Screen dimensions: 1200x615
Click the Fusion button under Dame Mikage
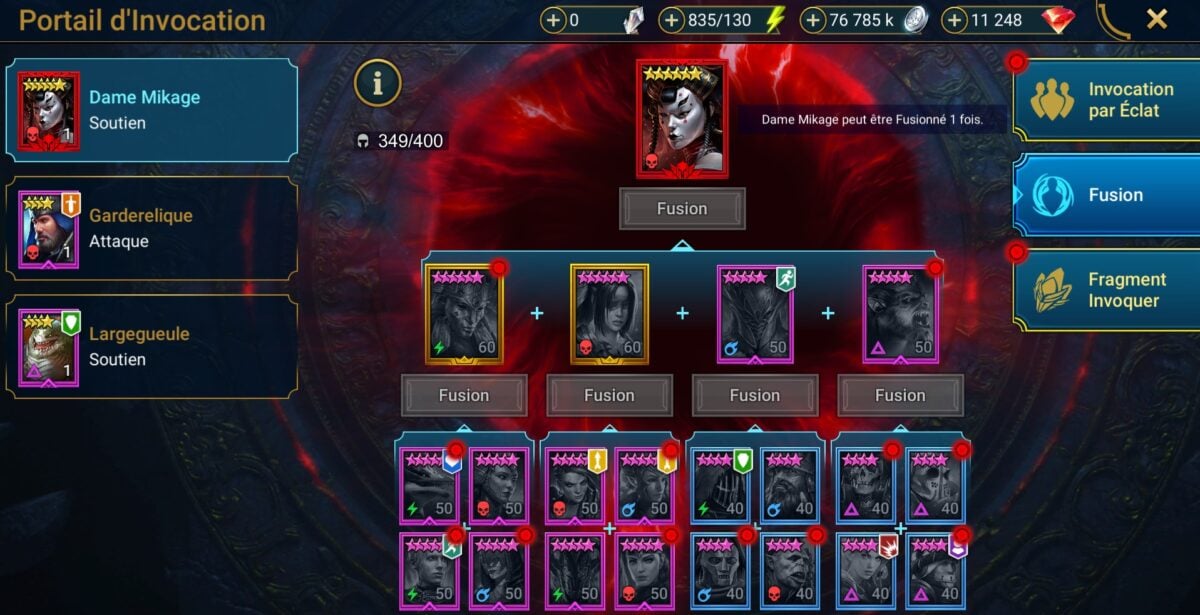[682, 209]
